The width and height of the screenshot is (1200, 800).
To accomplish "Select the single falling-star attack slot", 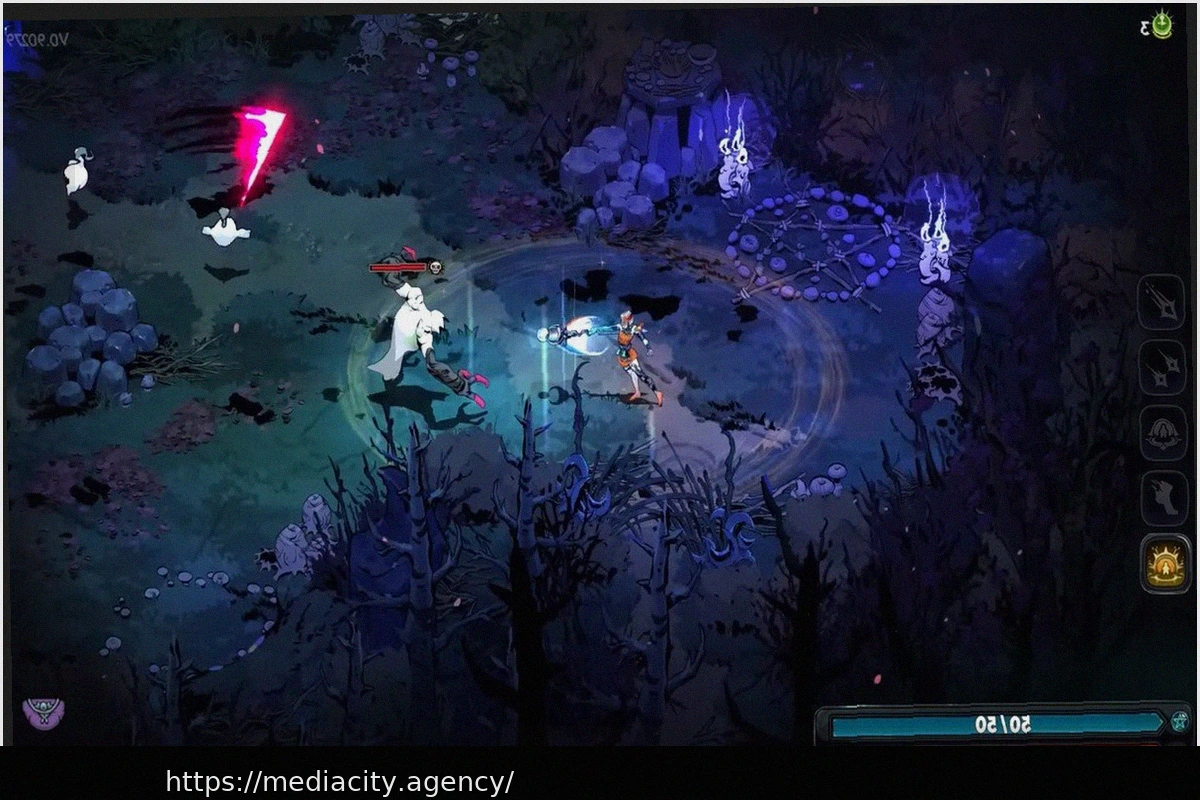I will point(1161,301).
